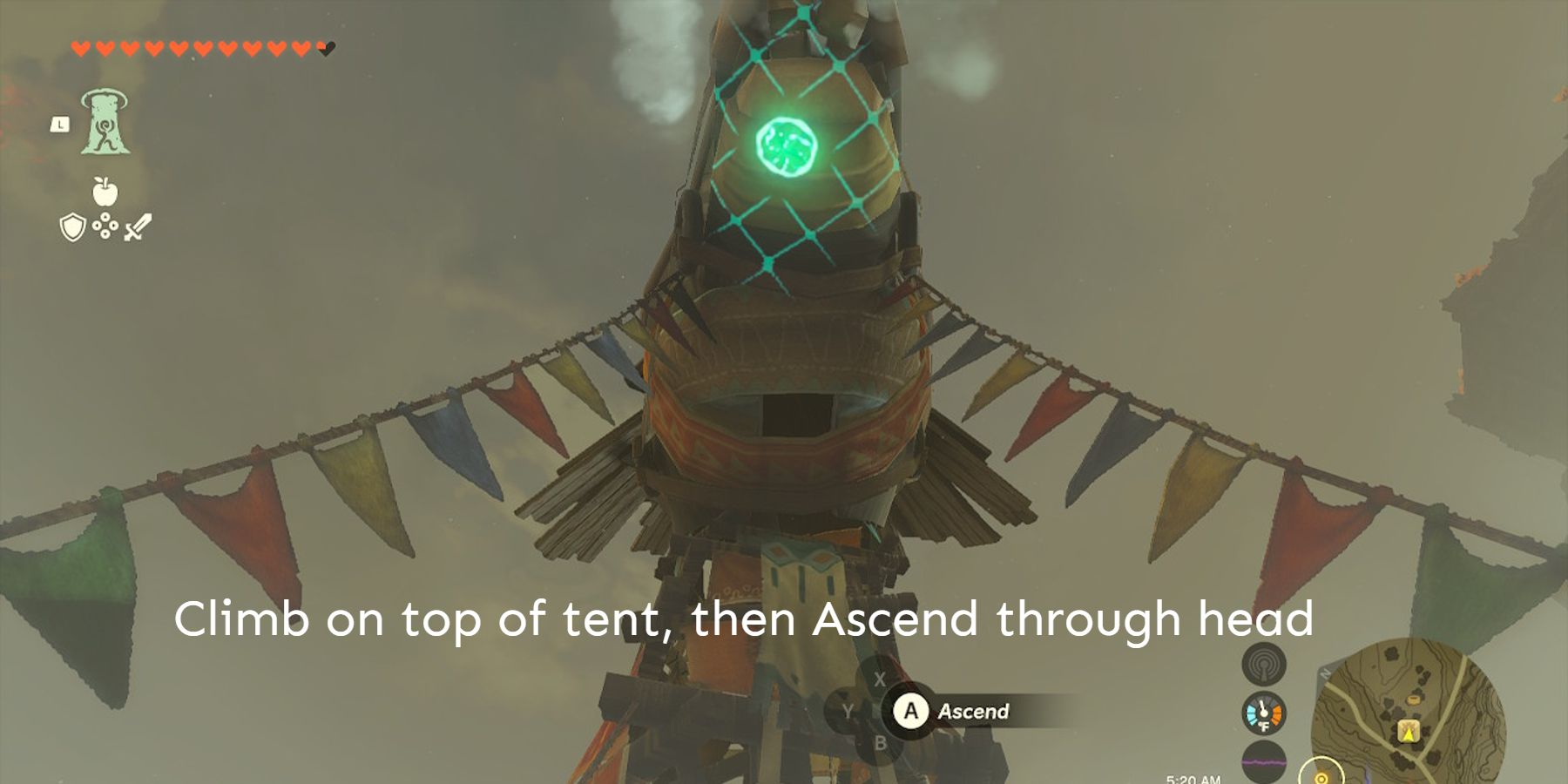Image resolution: width=1568 pixels, height=784 pixels.
Task: Click the L button prompt next to Ascend
Action: pyautogui.click(x=59, y=123)
